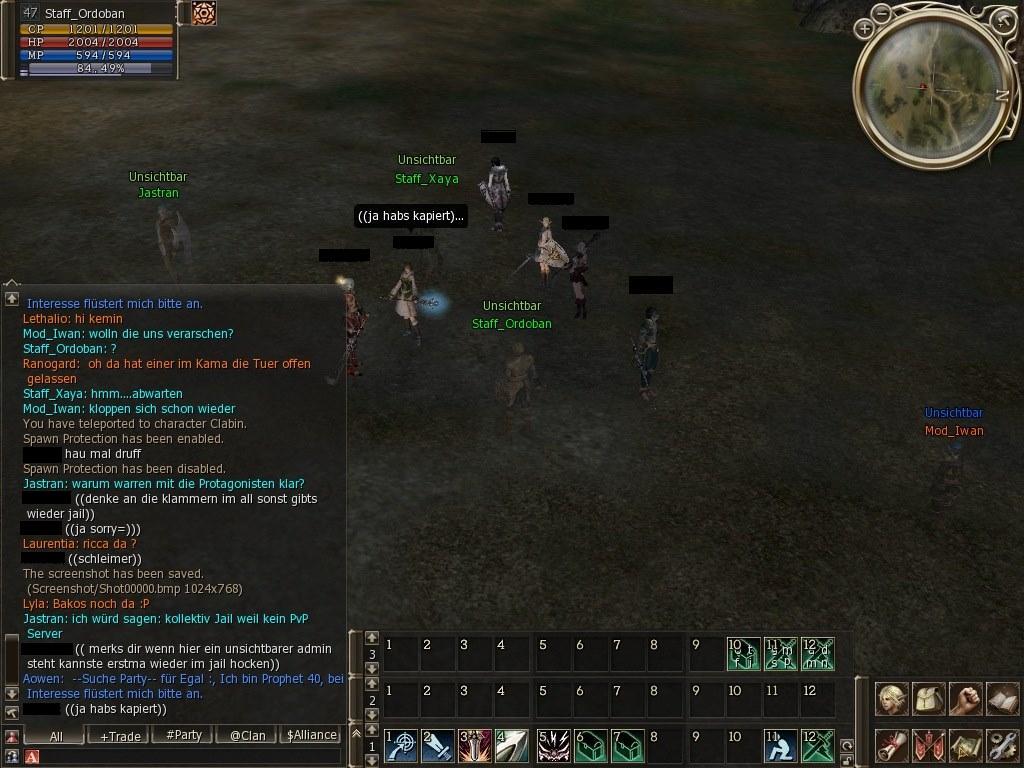This screenshot has height=768, width=1024.
Task: Click the buff icon beside the character name
Action: click(x=204, y=13)
